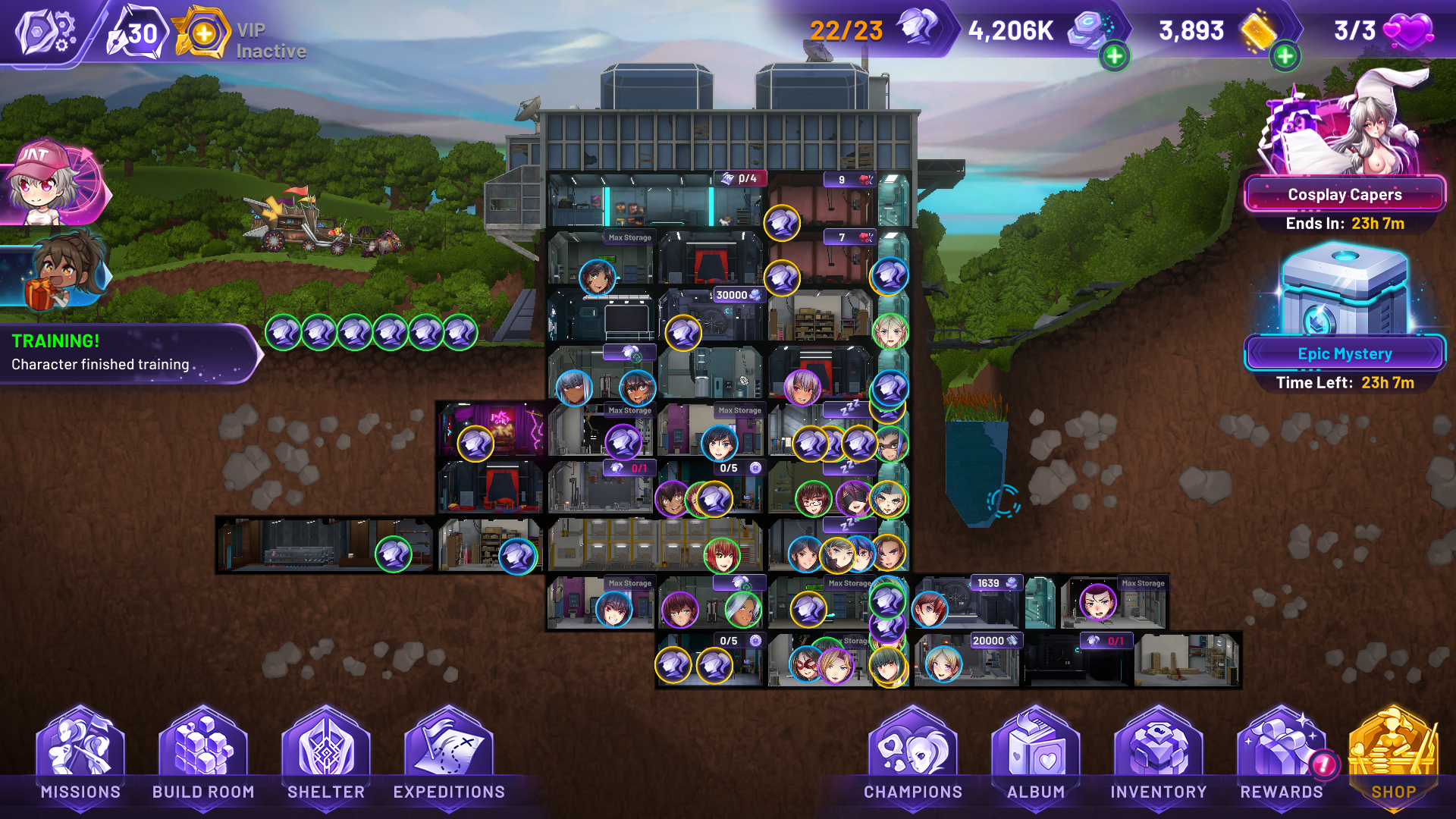The width and height of the screenshot is (1456, 819).
Task: Open the Album
Action: click(x=1036, y=758)
